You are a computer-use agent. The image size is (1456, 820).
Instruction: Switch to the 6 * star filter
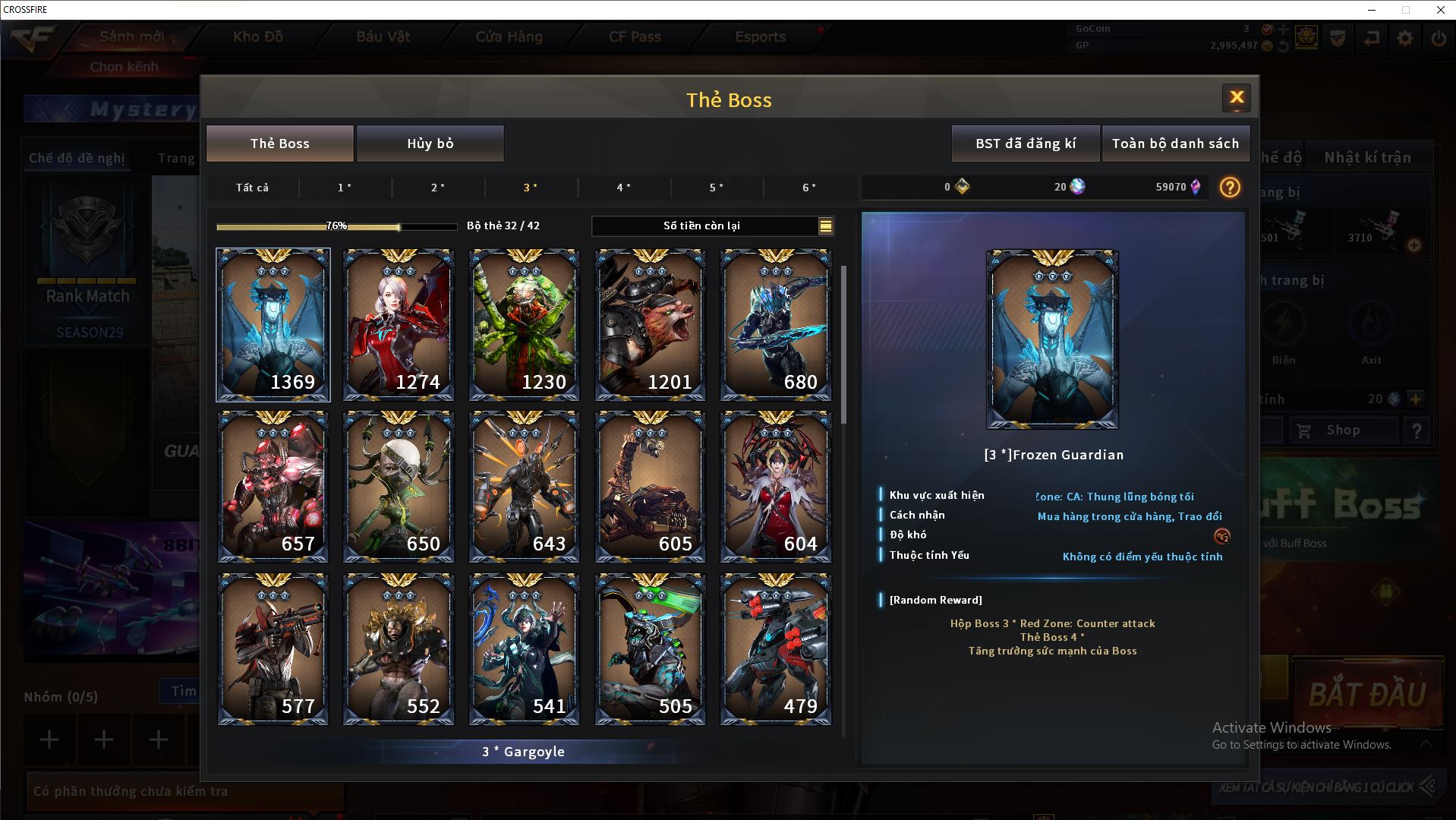pyautogui.click(x=809, y=188)
